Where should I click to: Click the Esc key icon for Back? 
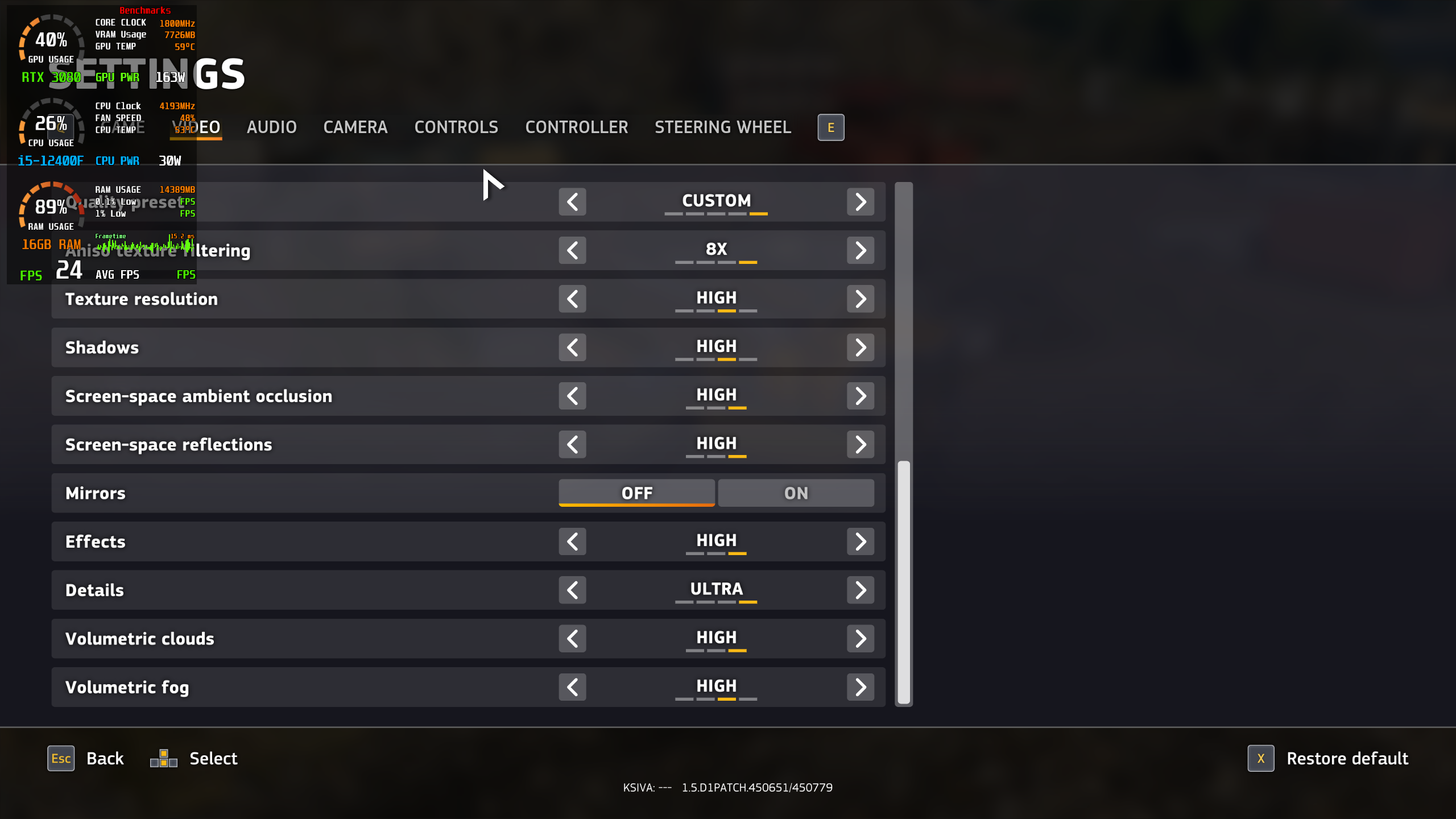[61, 758]
